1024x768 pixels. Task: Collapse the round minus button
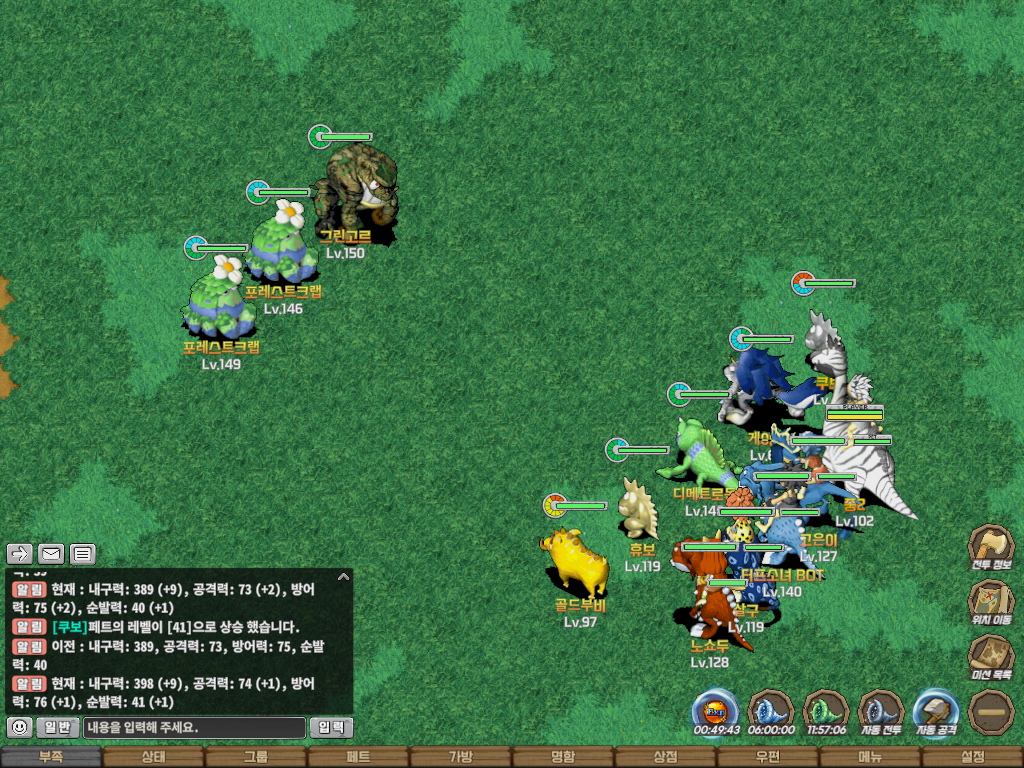(x=991, y=711)
